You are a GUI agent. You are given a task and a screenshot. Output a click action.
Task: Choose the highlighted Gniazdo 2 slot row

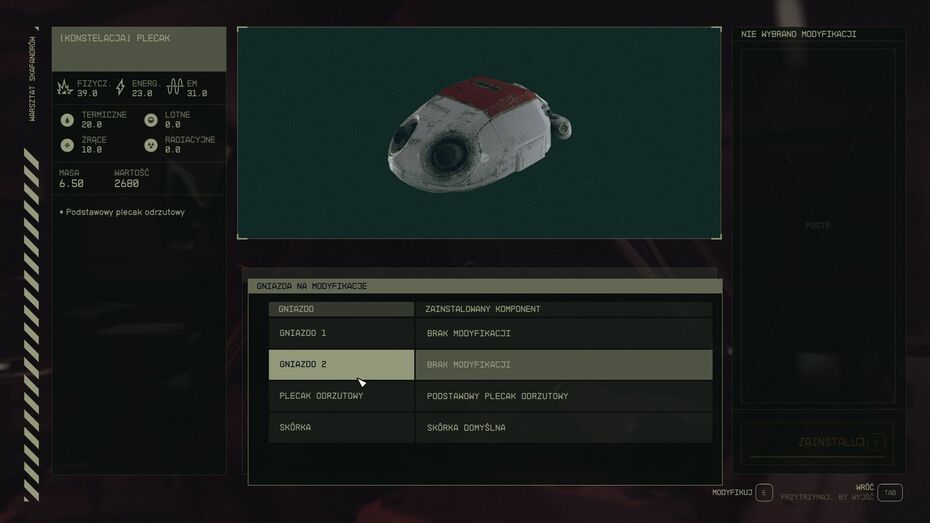[x=490, y=364]
